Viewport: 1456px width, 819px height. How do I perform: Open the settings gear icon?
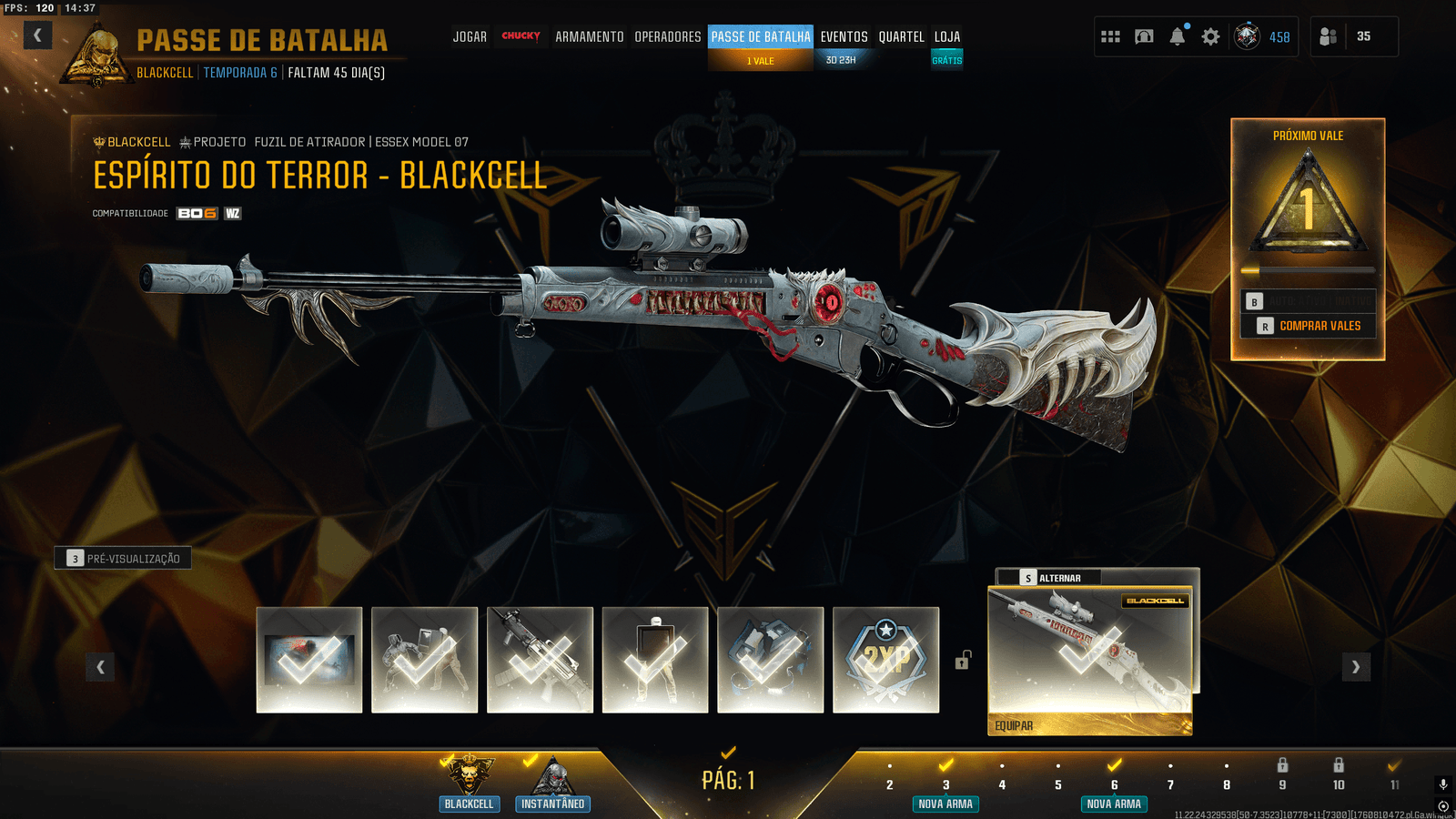pyautogui.click(x=1210, y=36)
